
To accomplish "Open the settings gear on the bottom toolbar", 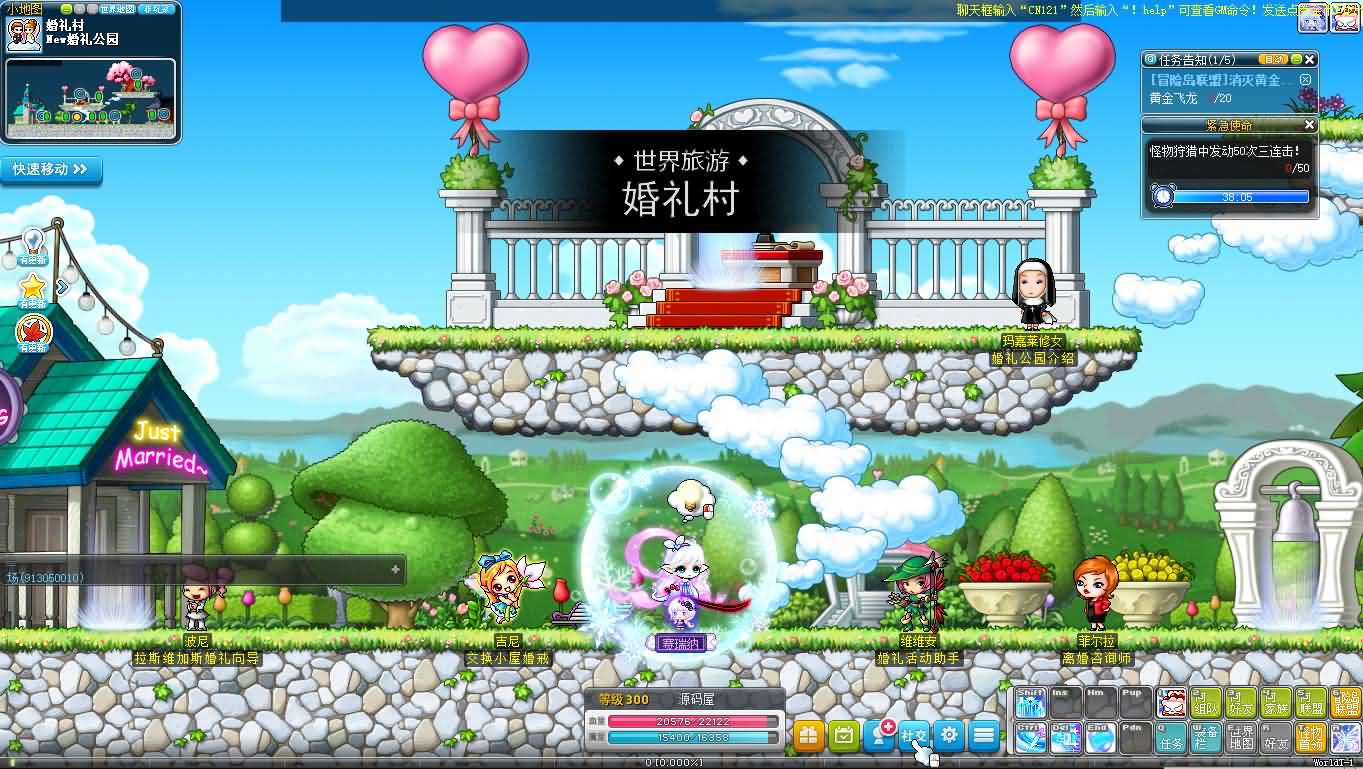I will click(x=950, y=735).
